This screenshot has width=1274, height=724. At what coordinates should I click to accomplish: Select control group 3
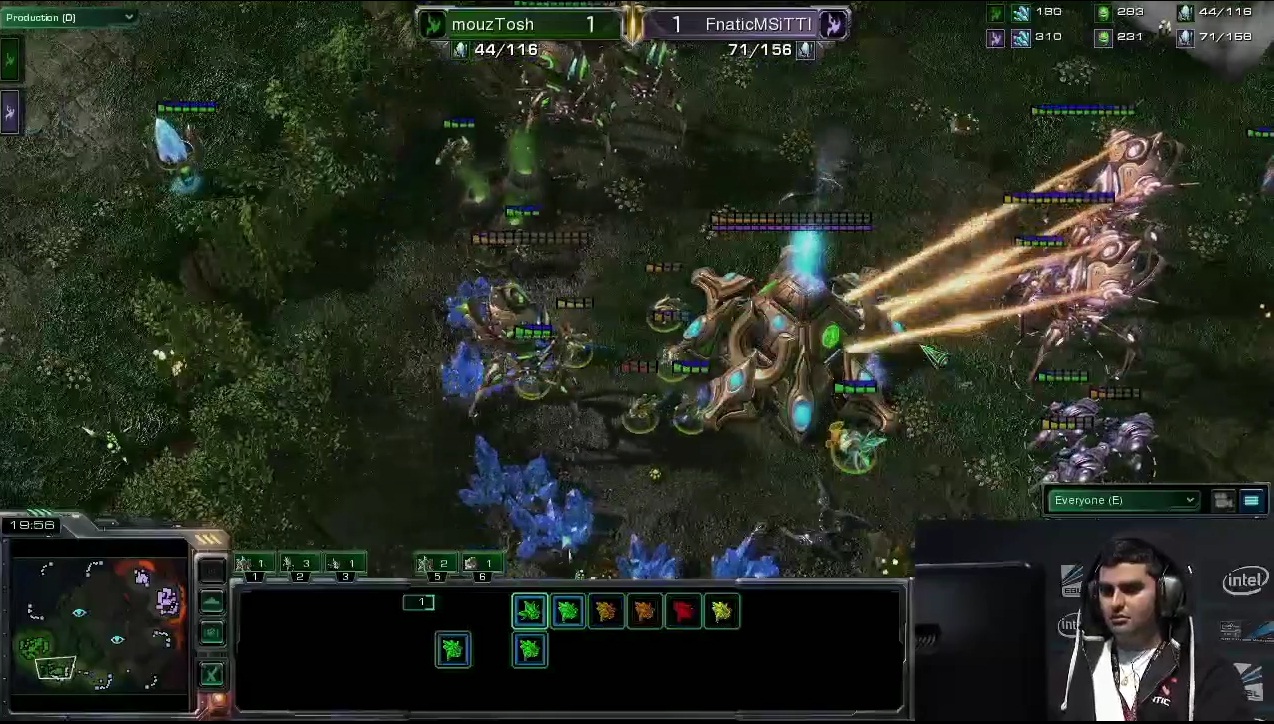[x=345, y=565]
